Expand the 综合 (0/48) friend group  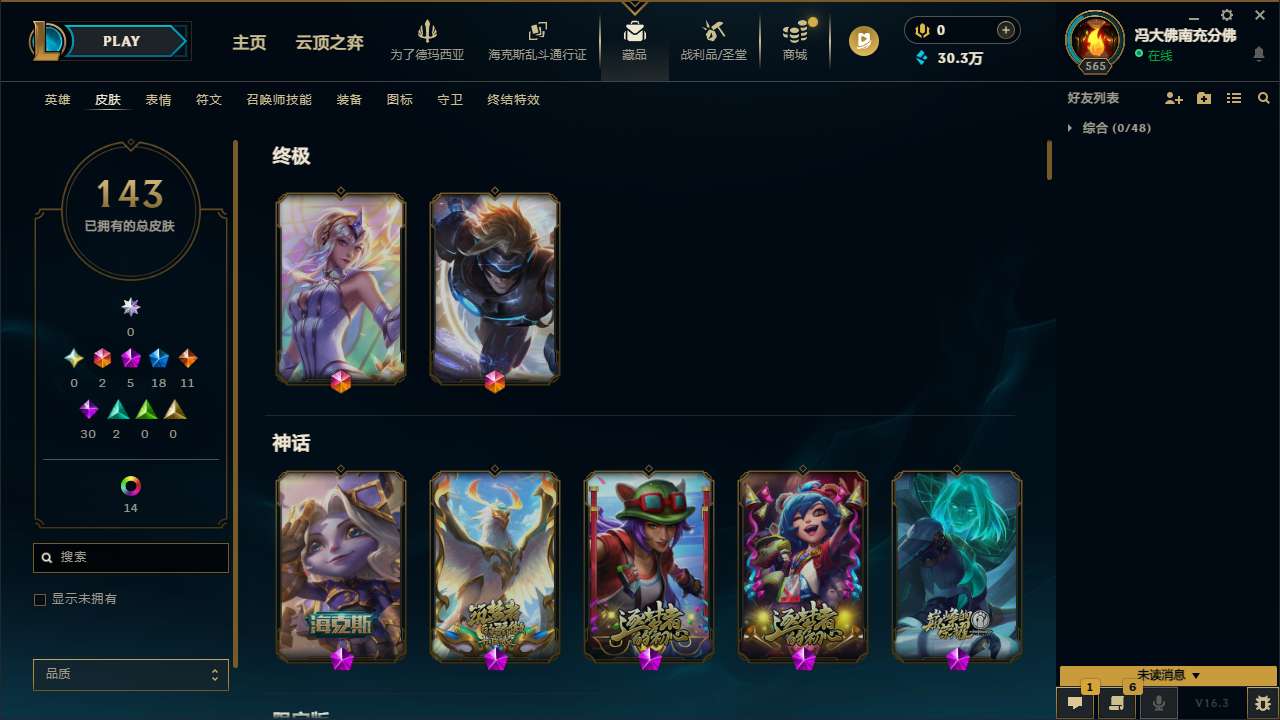tap(1072, 128)
